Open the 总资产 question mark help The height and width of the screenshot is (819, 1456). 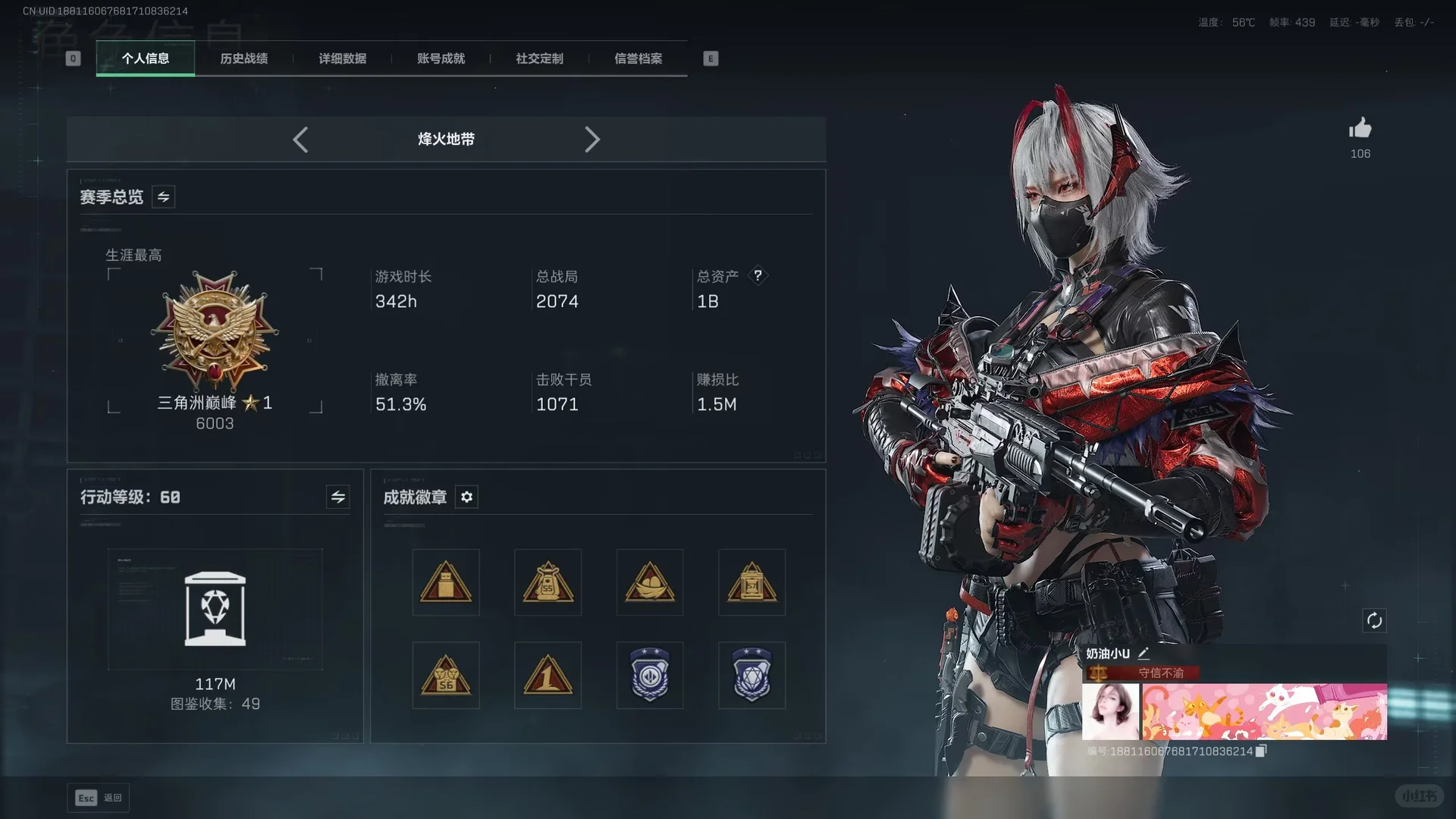coord(758,275)
